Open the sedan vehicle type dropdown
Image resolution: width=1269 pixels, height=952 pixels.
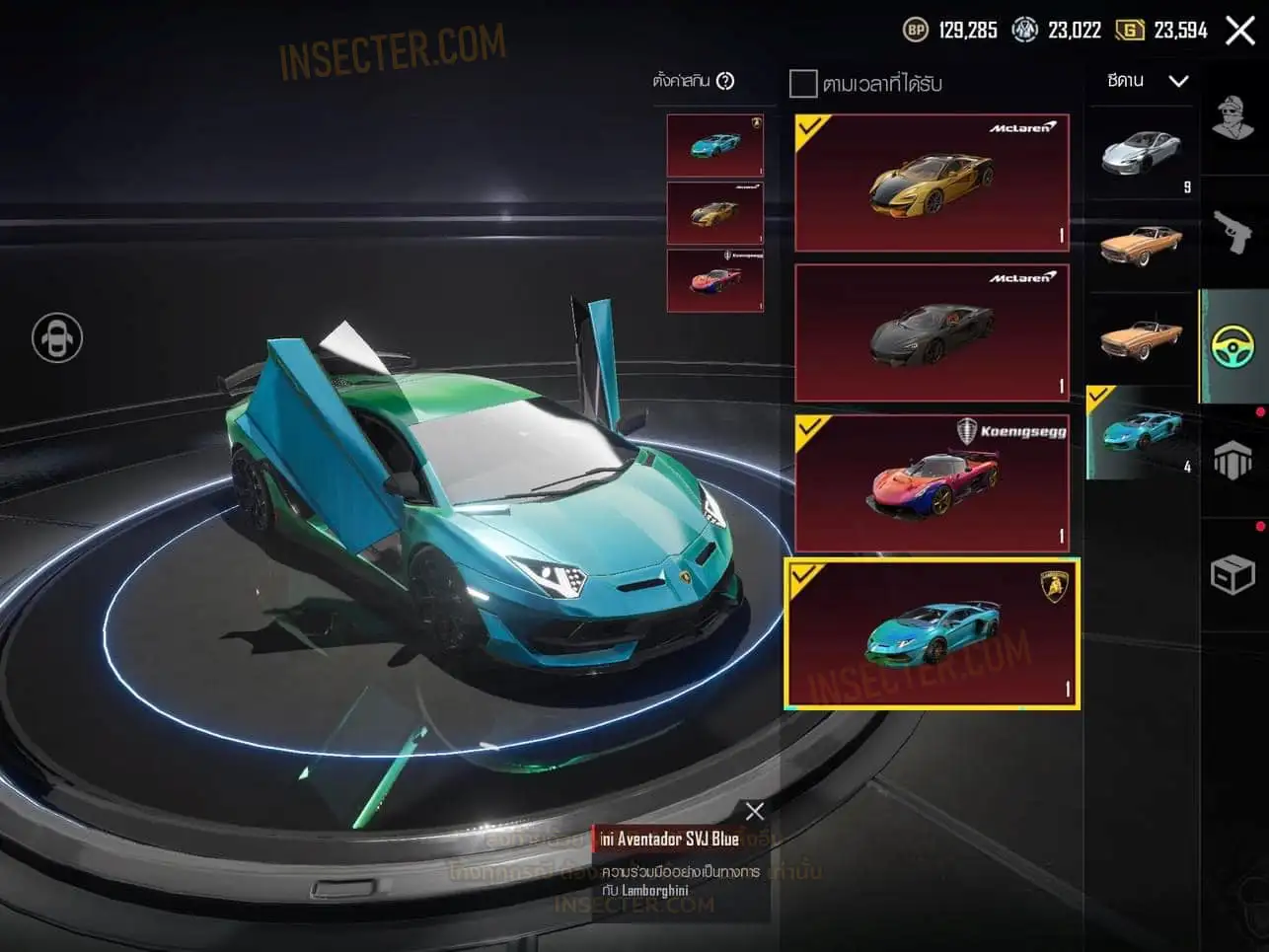tap(1148, 81)
